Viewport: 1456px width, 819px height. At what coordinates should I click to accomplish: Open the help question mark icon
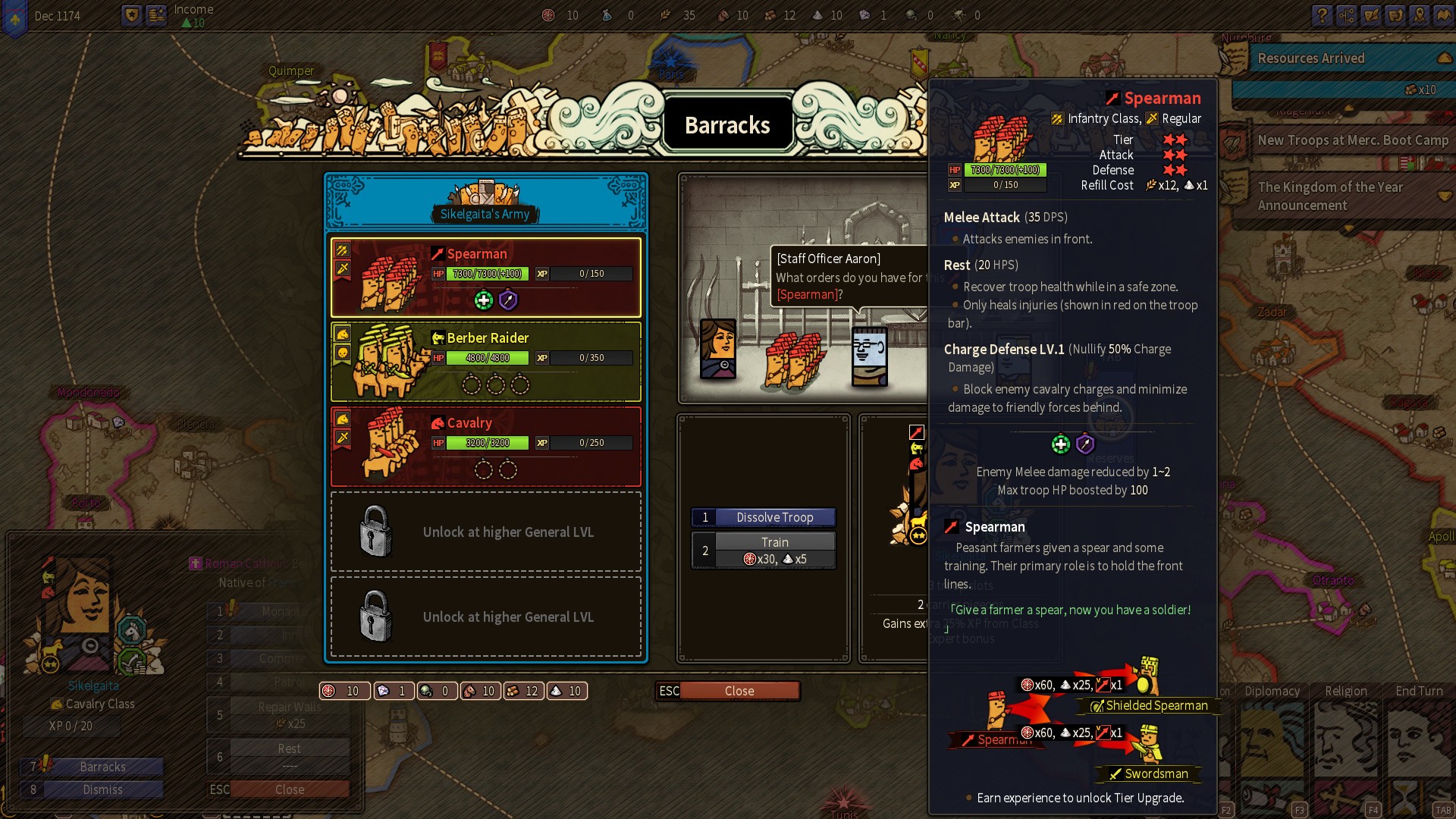point(1322,15)
